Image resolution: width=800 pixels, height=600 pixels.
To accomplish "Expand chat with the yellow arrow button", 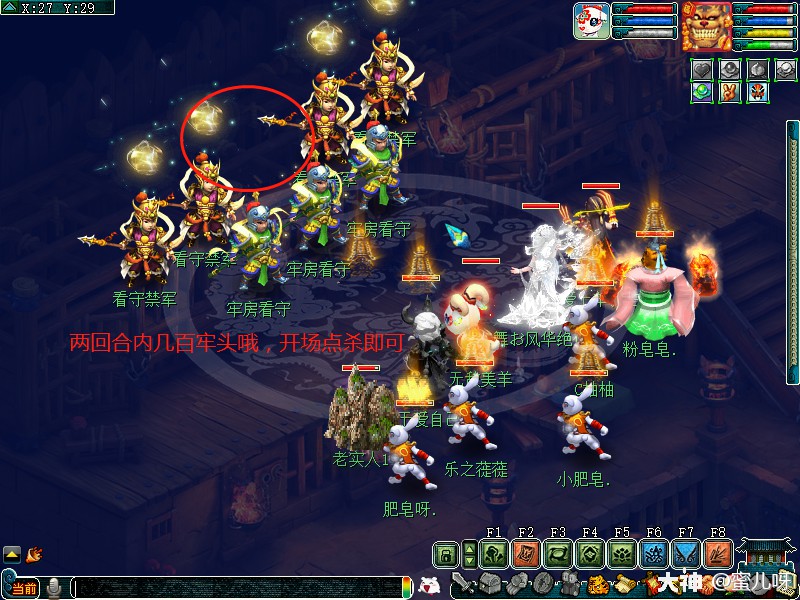I will (12, 553).
